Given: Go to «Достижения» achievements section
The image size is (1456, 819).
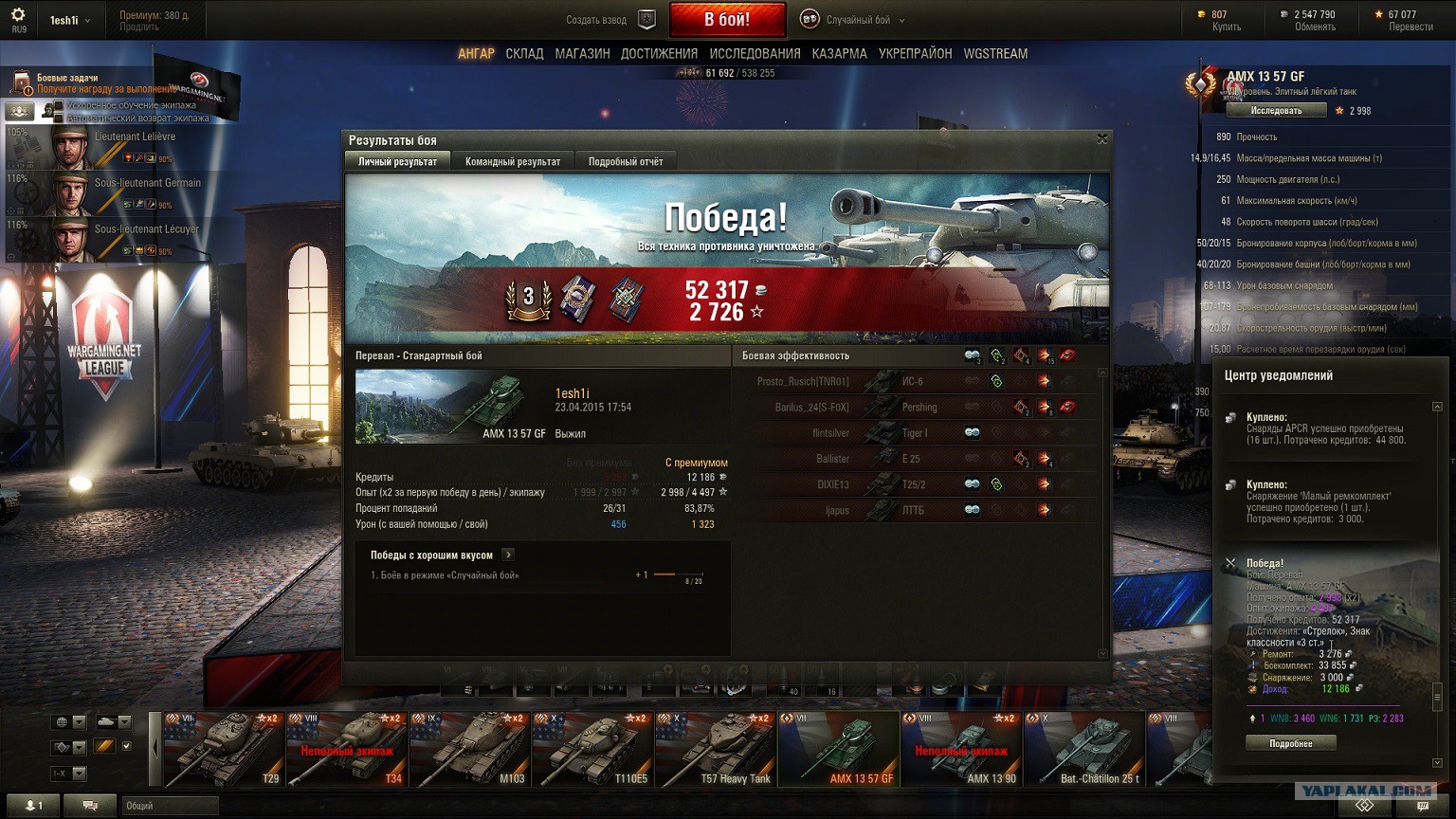Looking at the screenshot, I should coord(659,54).
